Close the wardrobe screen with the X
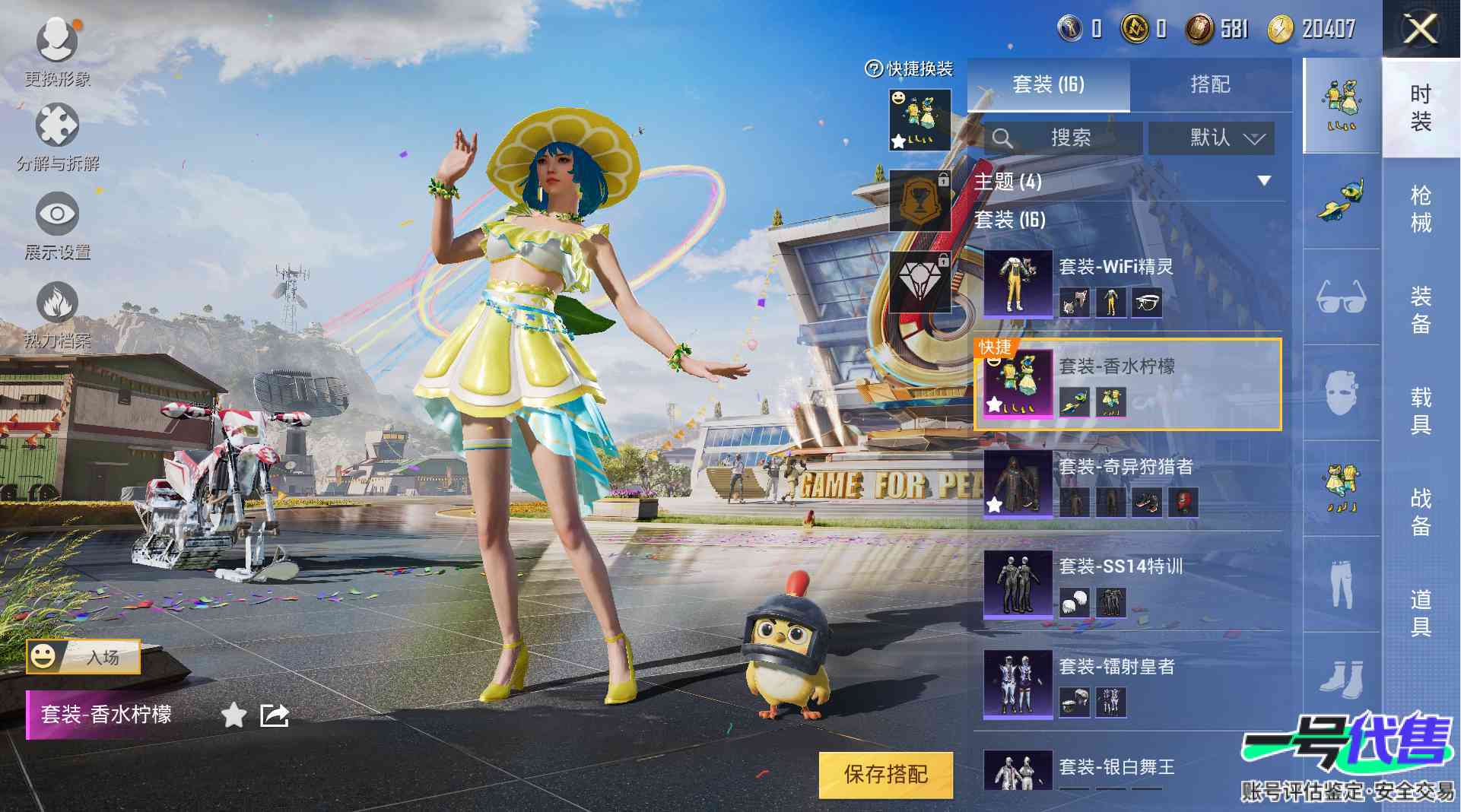The image size is (1461, 812). click(1419, 30)
